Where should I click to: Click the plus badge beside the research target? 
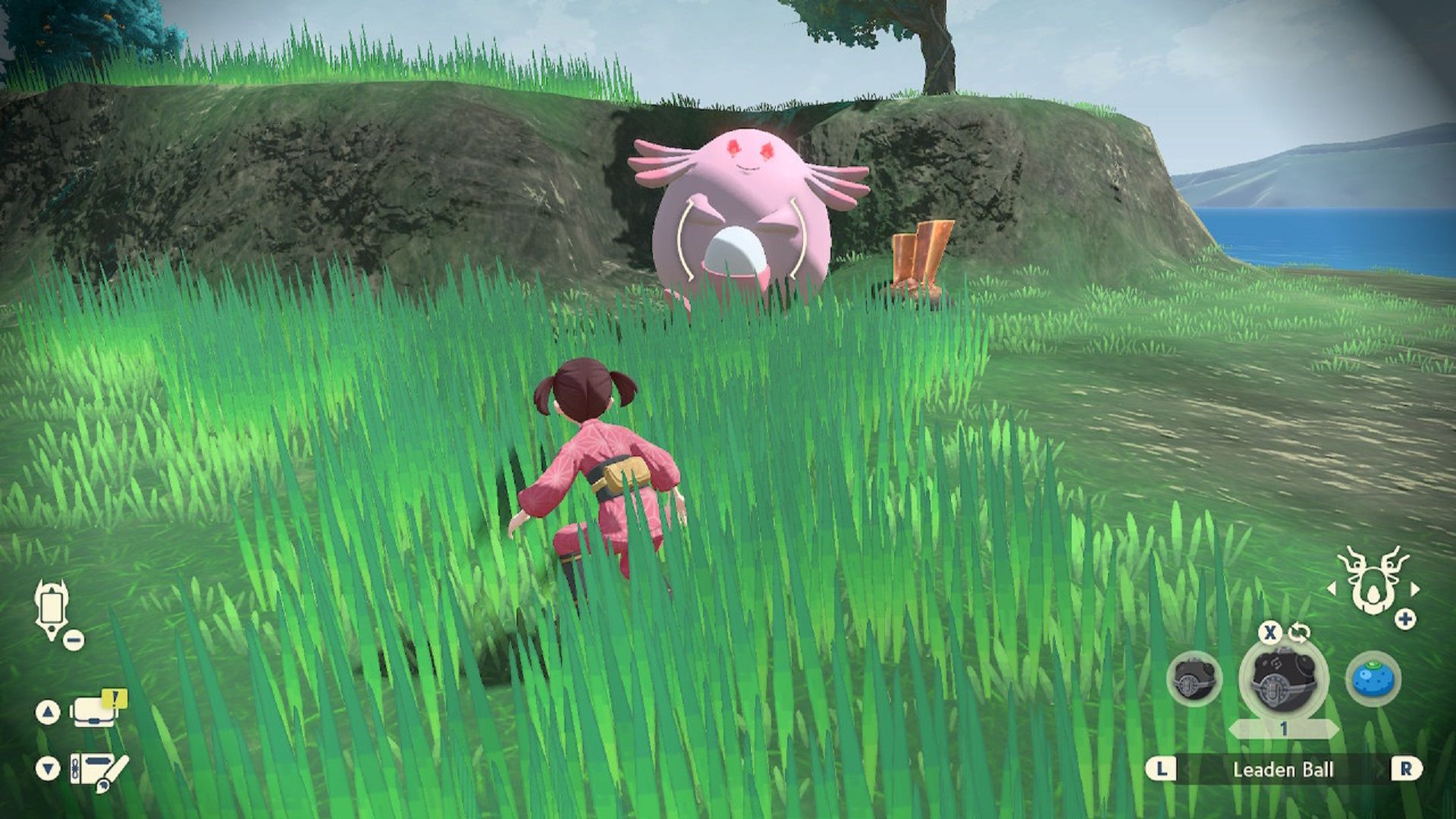(x=1404, y=617)
